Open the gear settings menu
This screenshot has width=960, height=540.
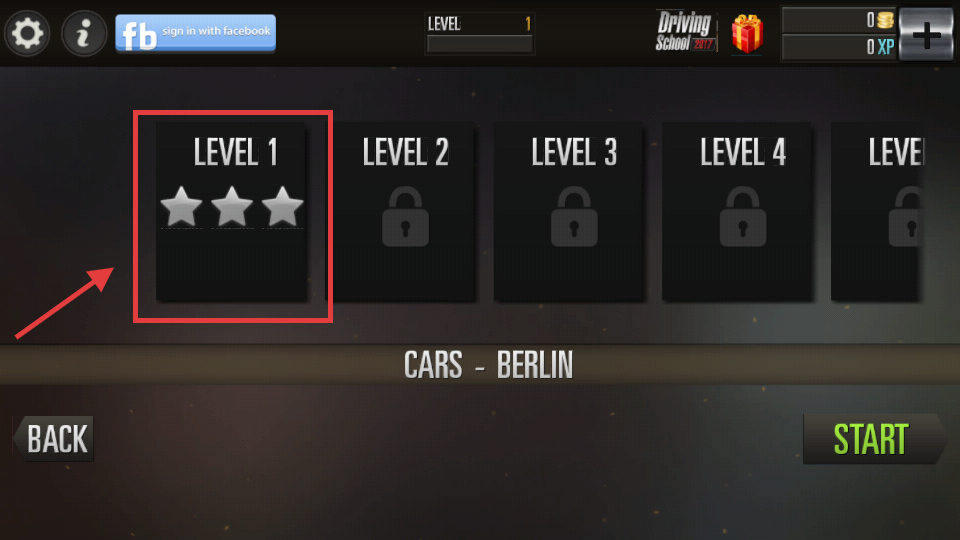pyautogui.click(x=27, y=34)
